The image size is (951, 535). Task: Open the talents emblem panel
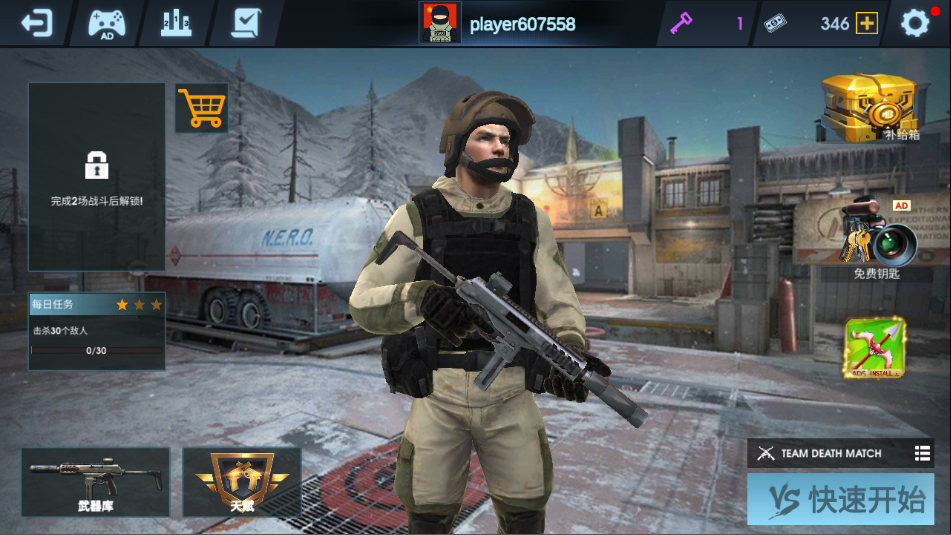click(x=242, y=481)
